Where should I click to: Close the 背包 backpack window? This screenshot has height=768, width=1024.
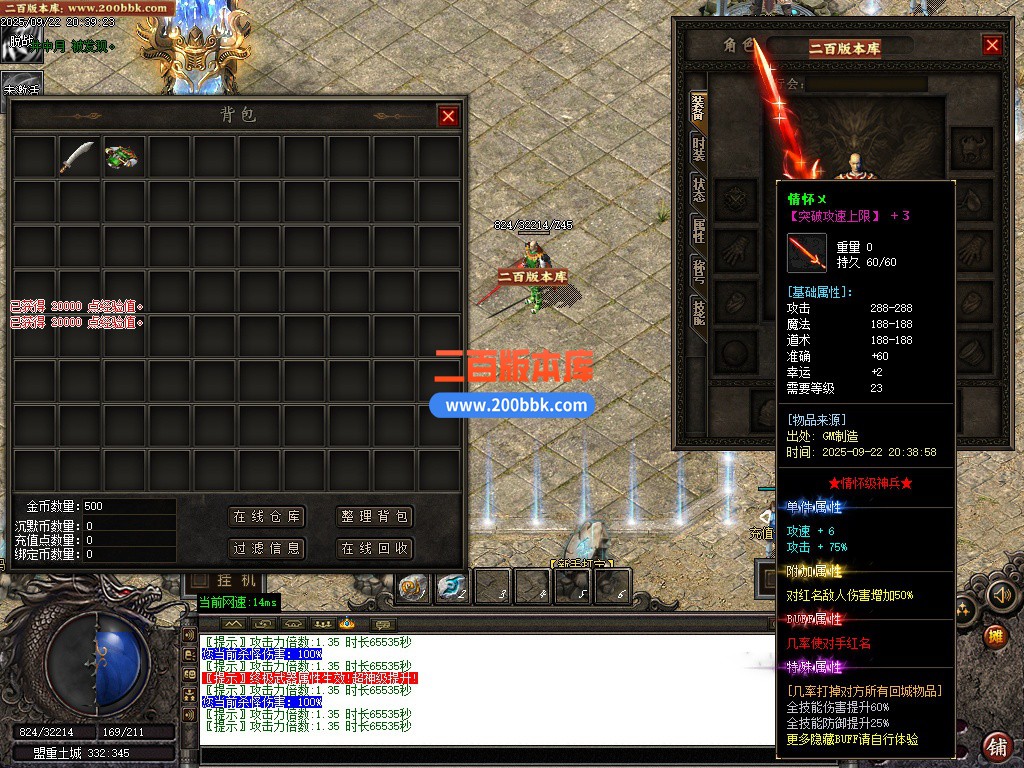click(x=448, y=116)
